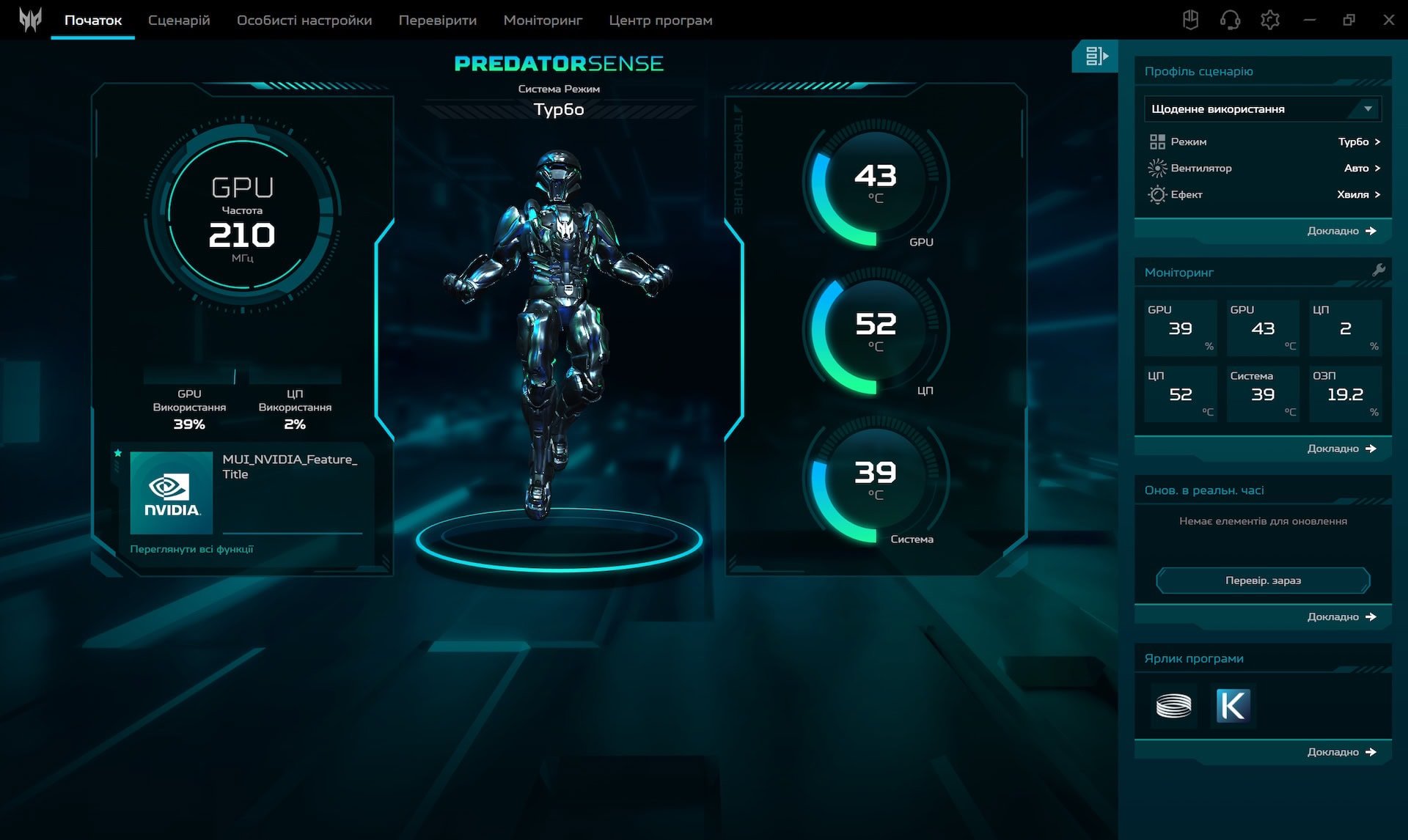
Task: Launch the K app shortcut icon
Action: (1233, 706)
